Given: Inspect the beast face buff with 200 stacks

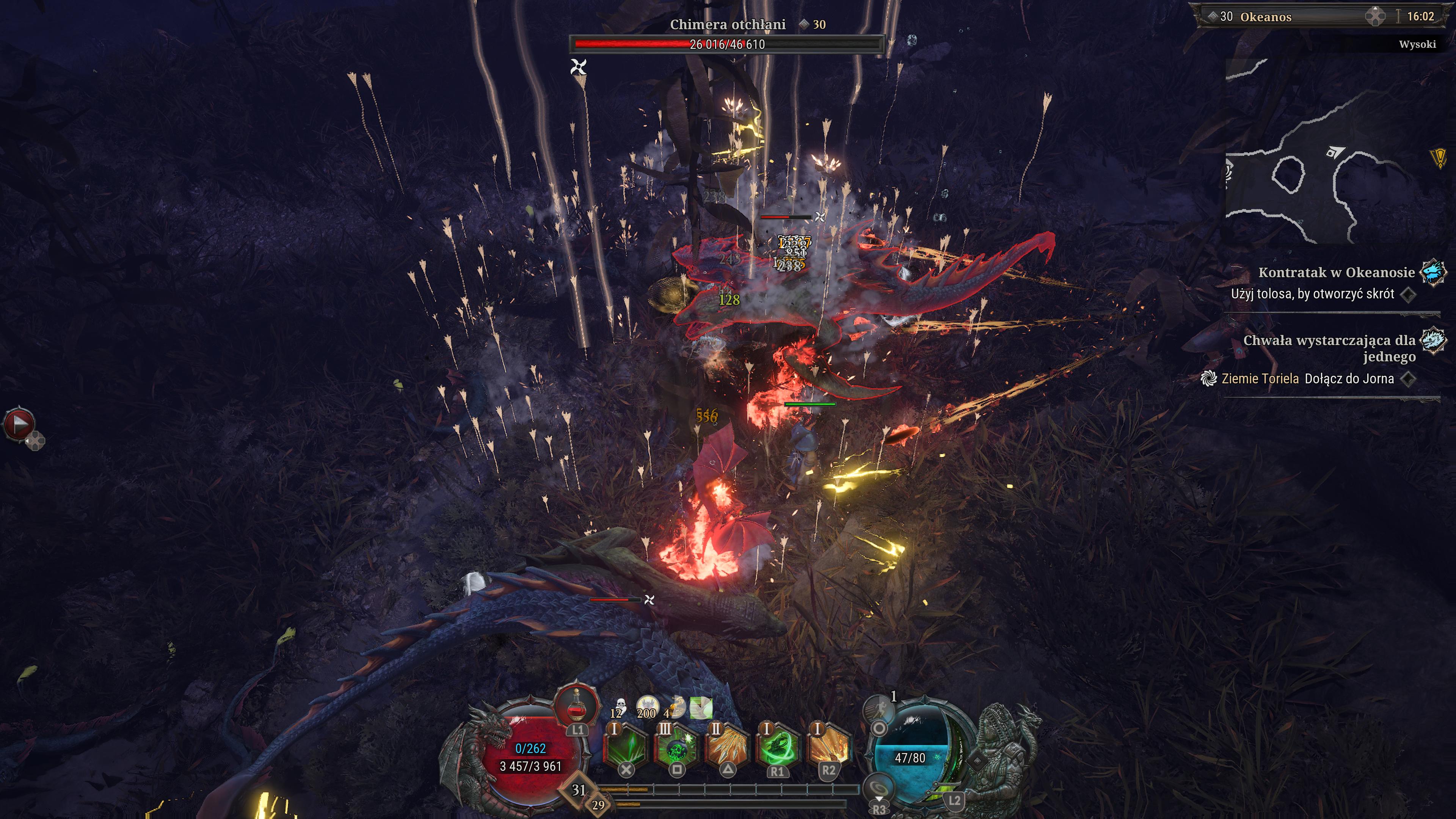Looking at the screenshot, I should (x=647, y=706).
